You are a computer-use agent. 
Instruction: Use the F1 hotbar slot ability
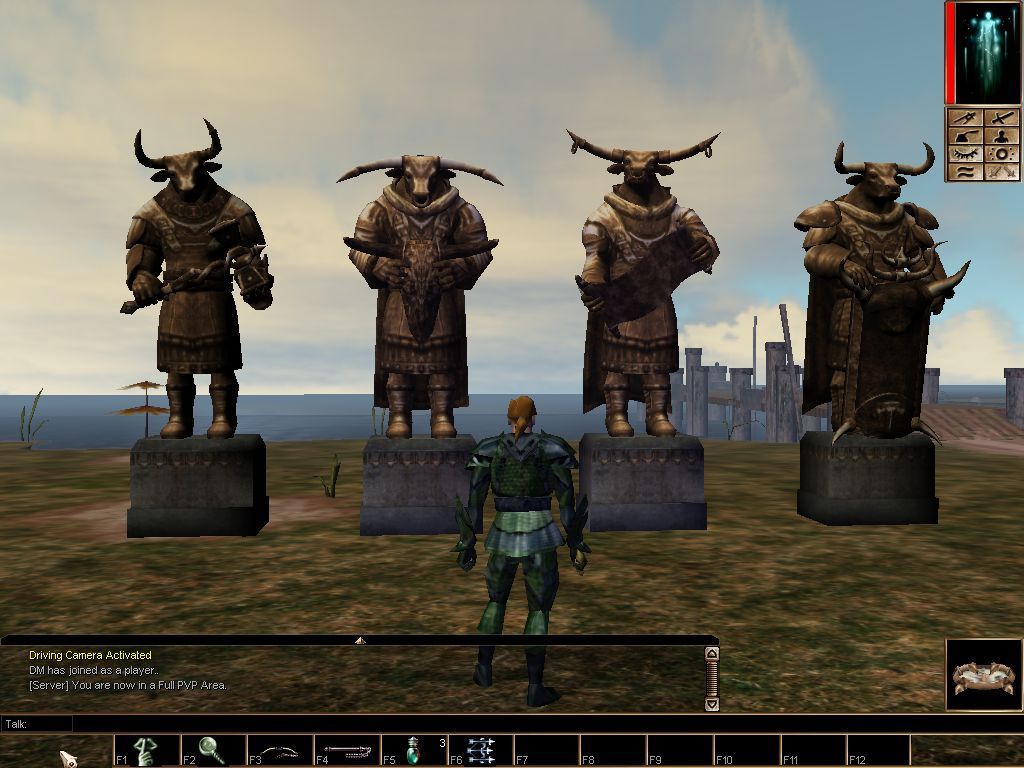point(147,750)
